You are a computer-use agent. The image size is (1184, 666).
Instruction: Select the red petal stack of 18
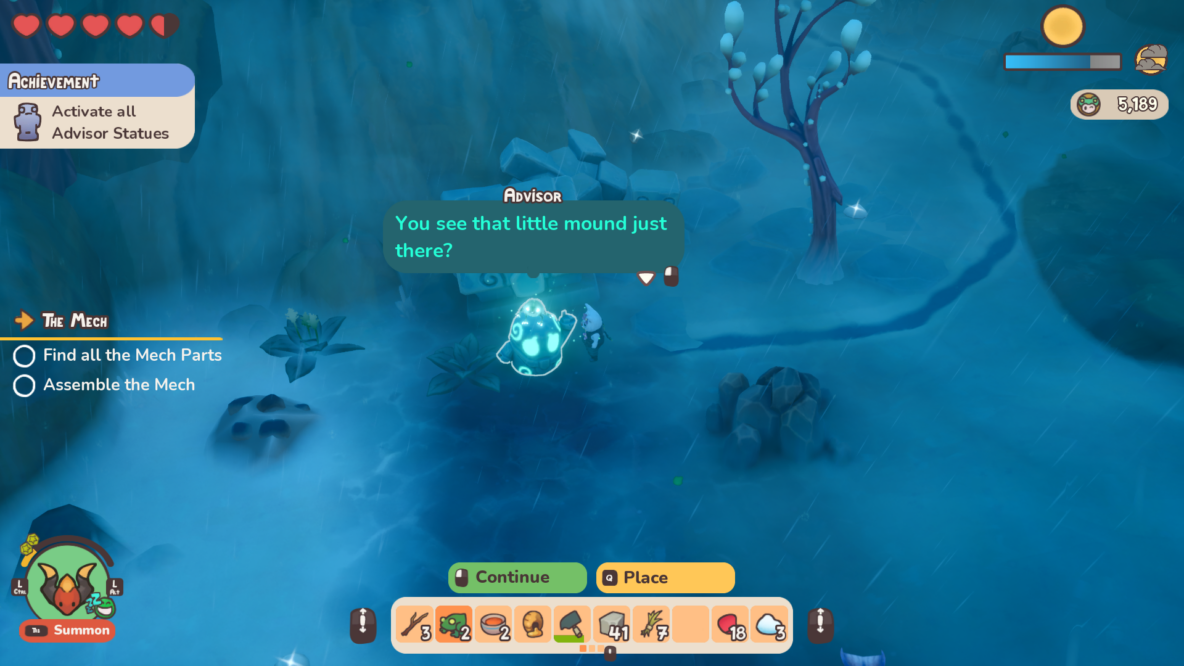tap(730, 624)
